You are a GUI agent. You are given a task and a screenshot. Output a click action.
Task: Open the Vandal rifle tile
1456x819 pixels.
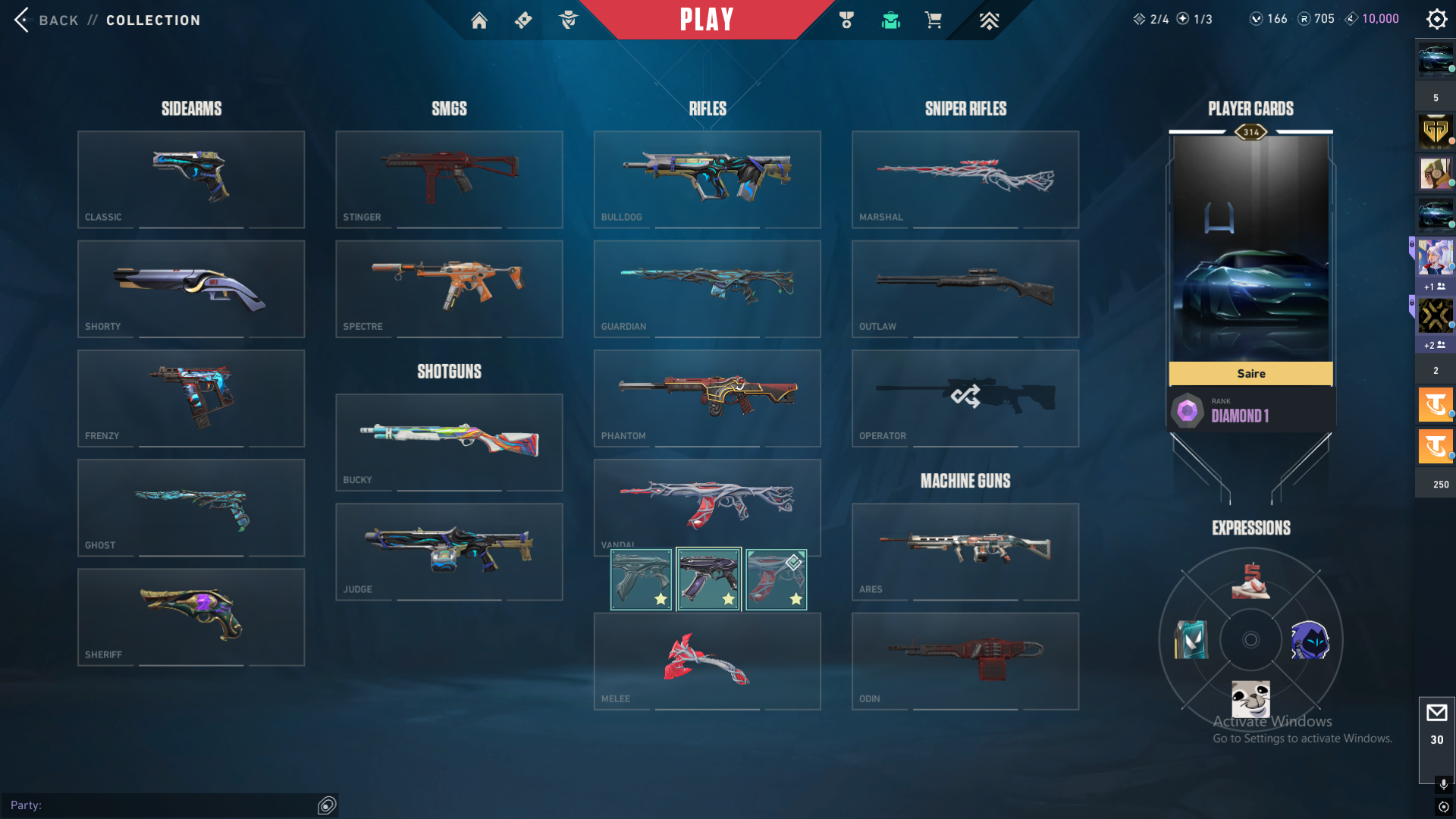coord(707,501)
